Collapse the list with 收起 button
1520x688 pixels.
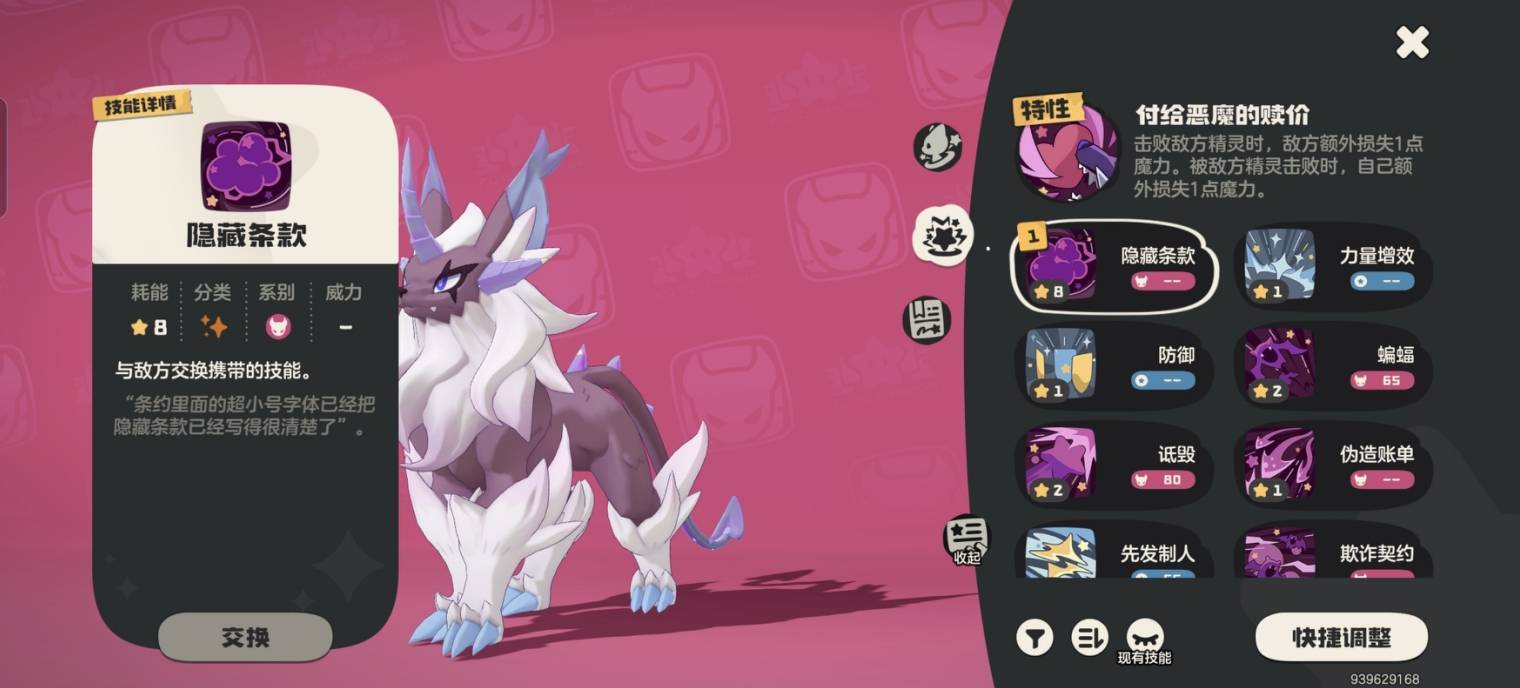(966, 540)
